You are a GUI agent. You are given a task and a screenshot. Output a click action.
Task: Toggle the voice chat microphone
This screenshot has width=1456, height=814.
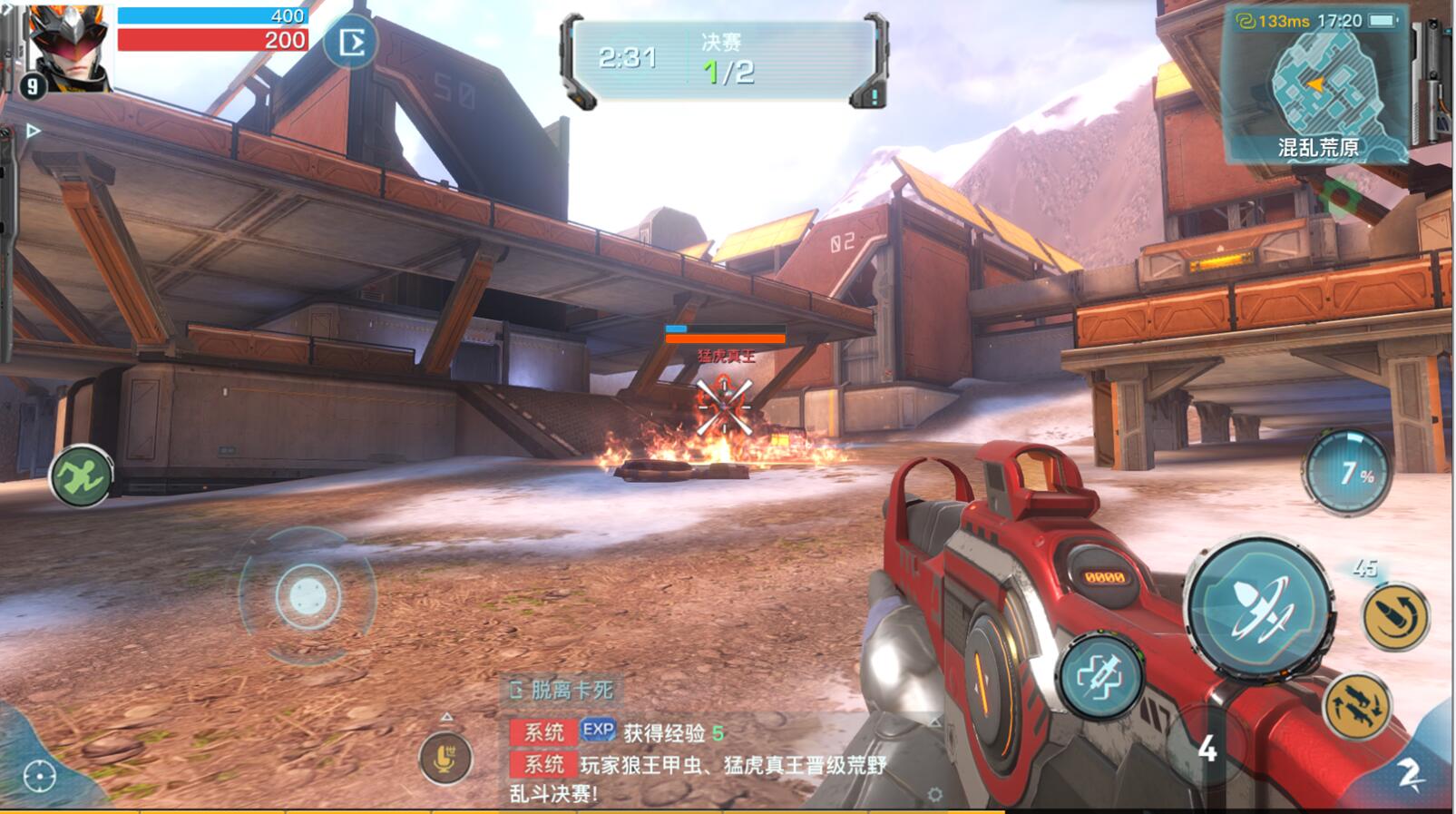point(445,757)
